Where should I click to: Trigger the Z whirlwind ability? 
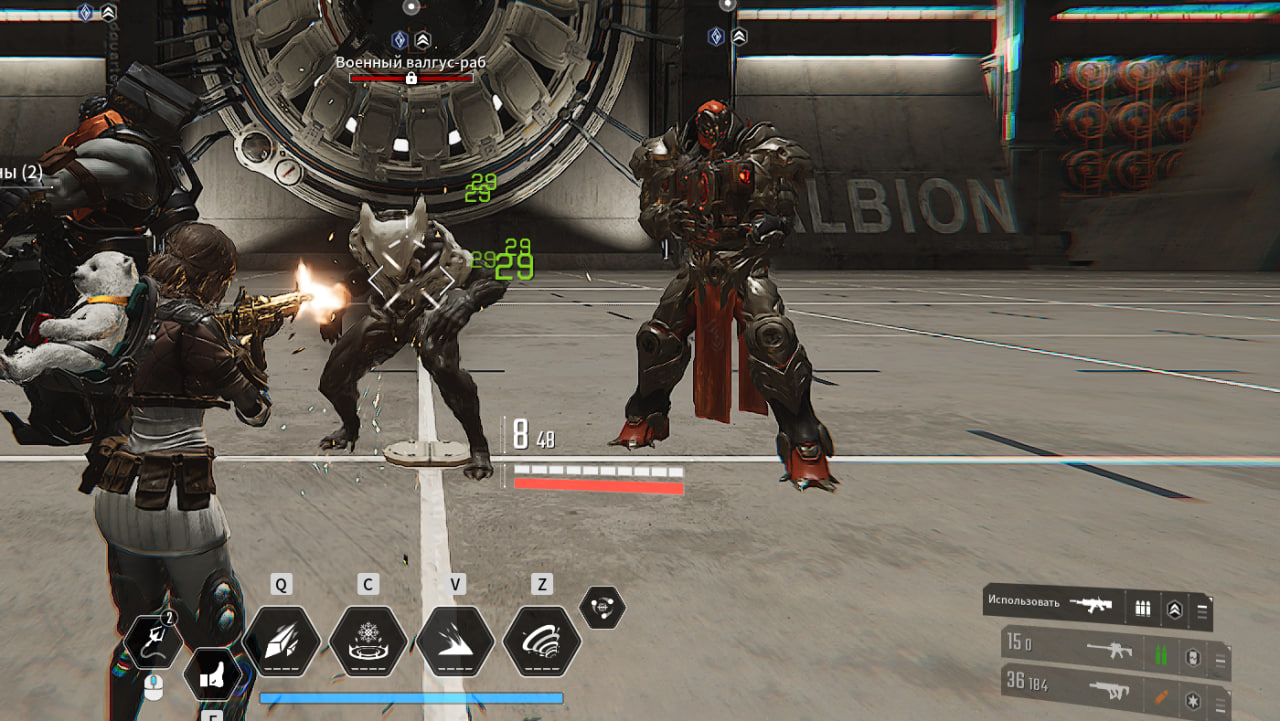click(542, 642)
